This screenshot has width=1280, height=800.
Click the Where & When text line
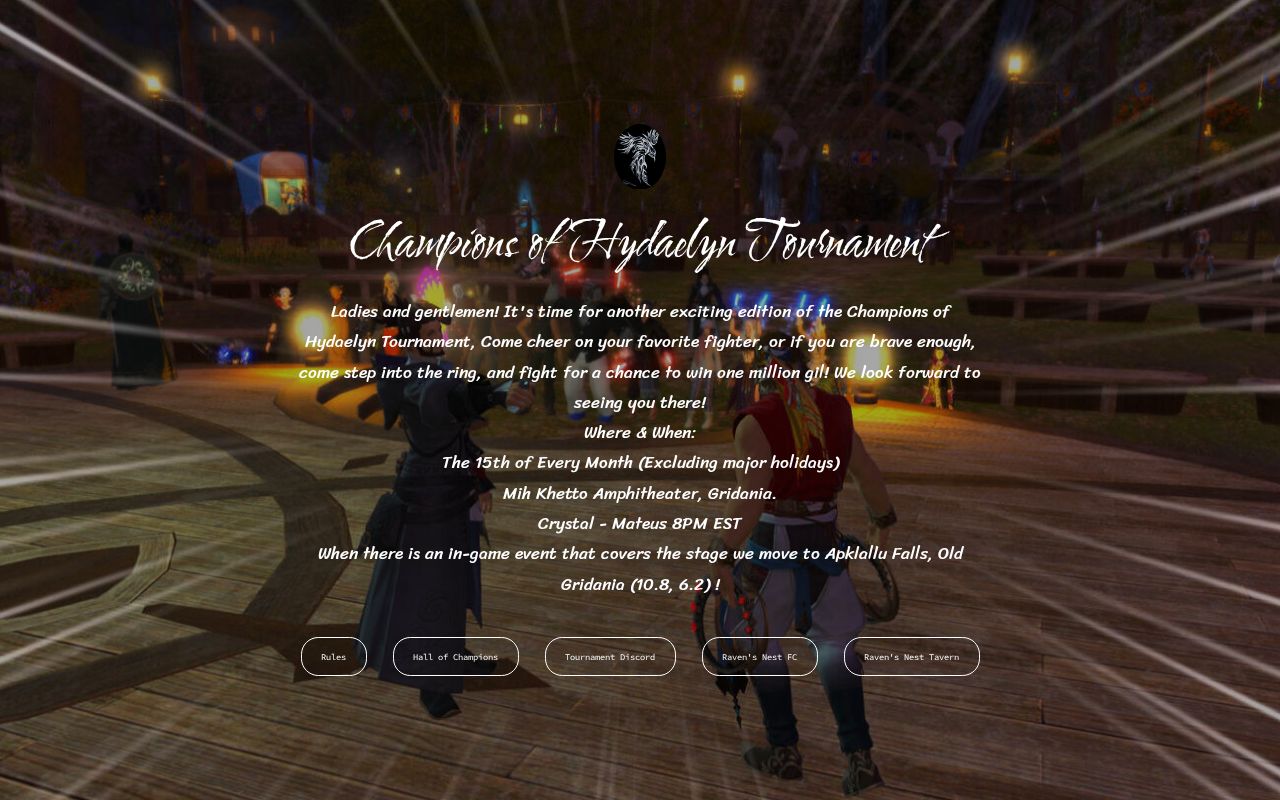(640, 432)
